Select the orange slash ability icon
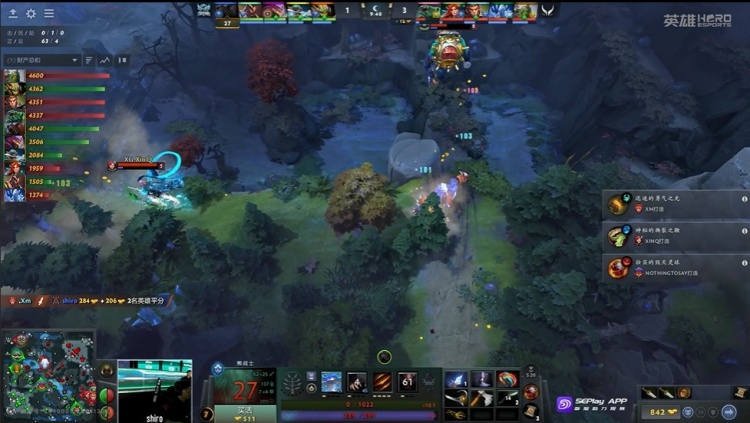 point(383,382)
